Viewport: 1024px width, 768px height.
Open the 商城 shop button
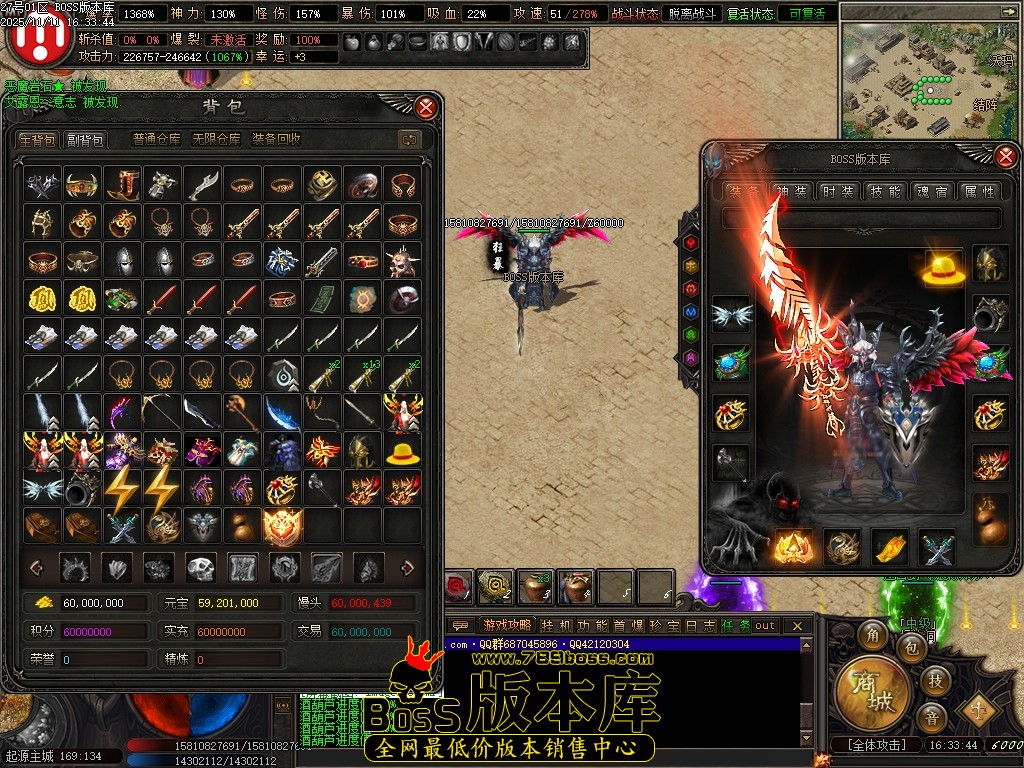[x=873, y=691]
